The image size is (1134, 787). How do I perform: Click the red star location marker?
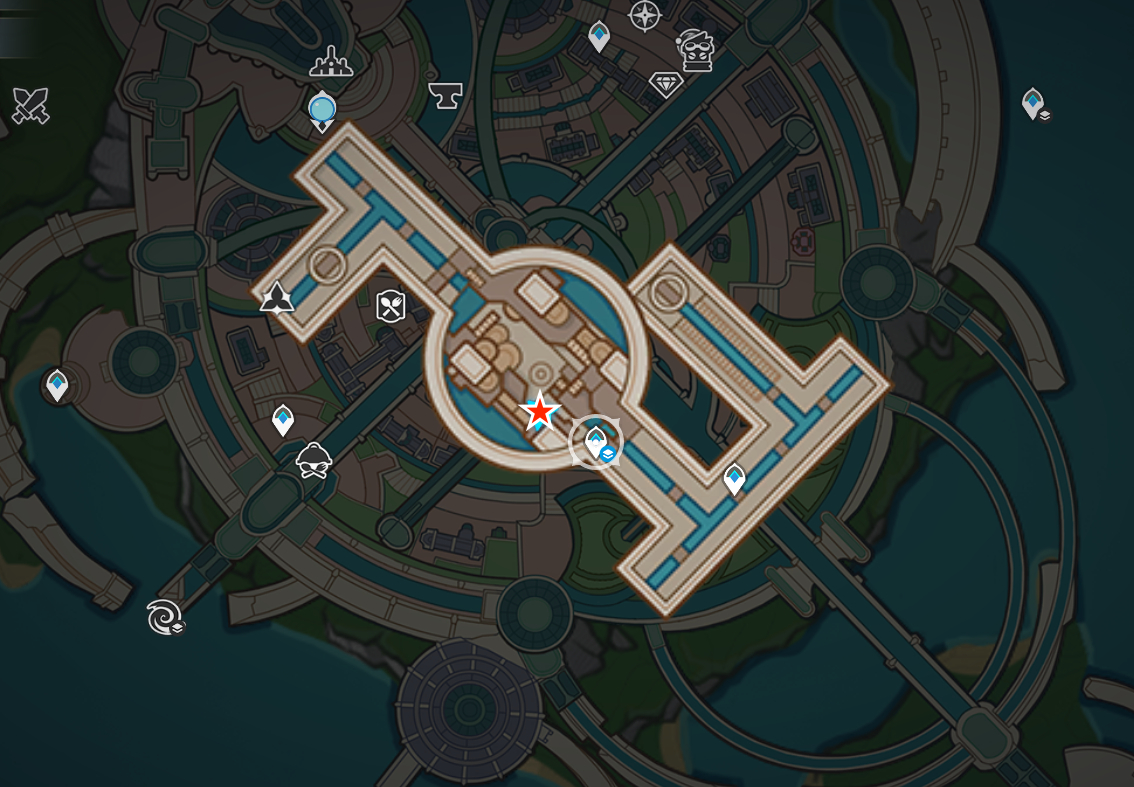coord(540,411)
